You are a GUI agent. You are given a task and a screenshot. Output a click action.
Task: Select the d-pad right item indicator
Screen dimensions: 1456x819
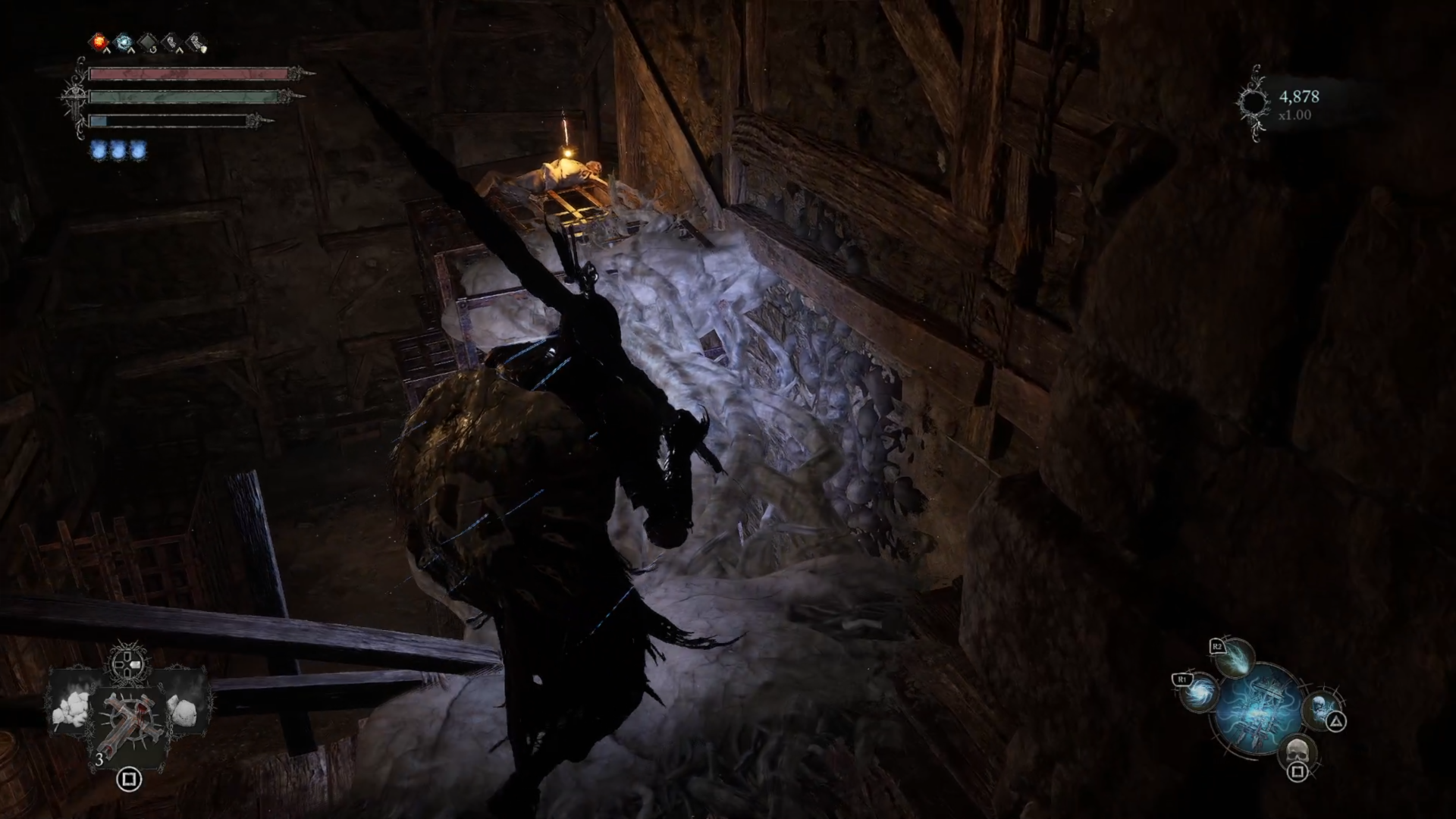(135, 663)
